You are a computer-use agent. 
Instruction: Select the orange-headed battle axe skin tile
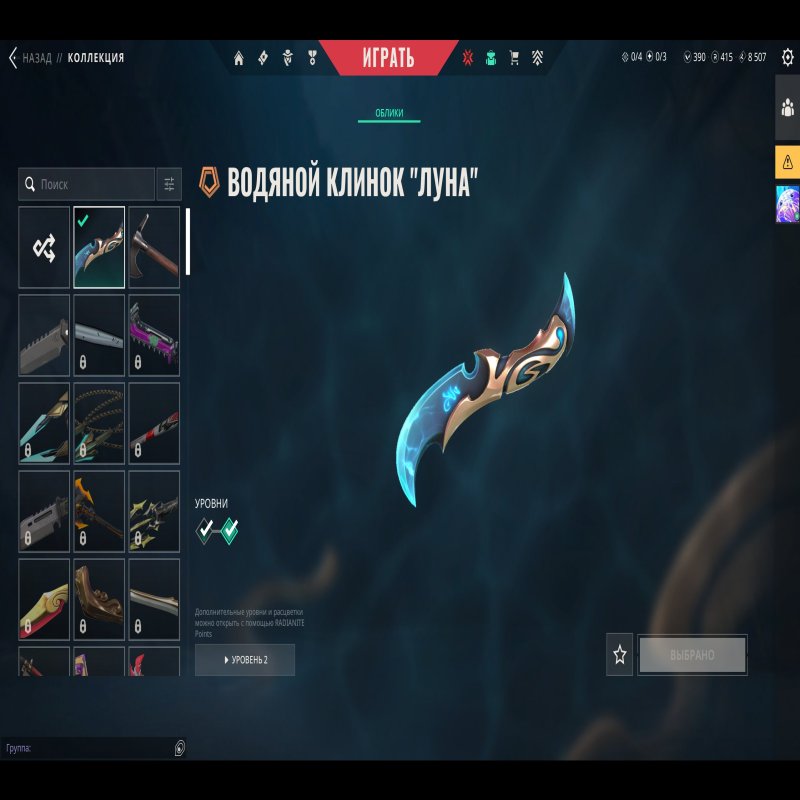[99, 511]
